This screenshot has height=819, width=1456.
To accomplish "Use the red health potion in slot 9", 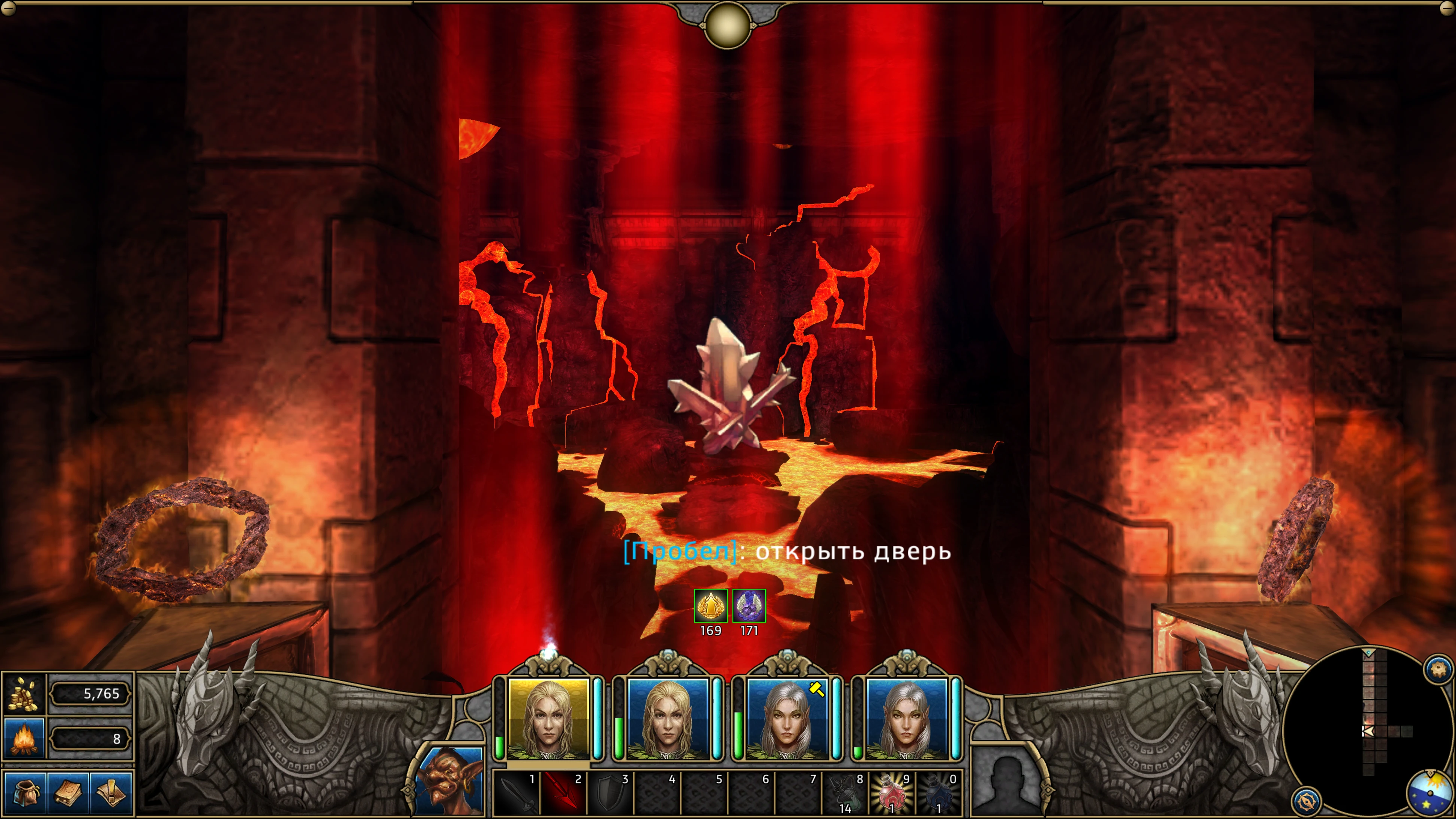I will click(891, 793).
